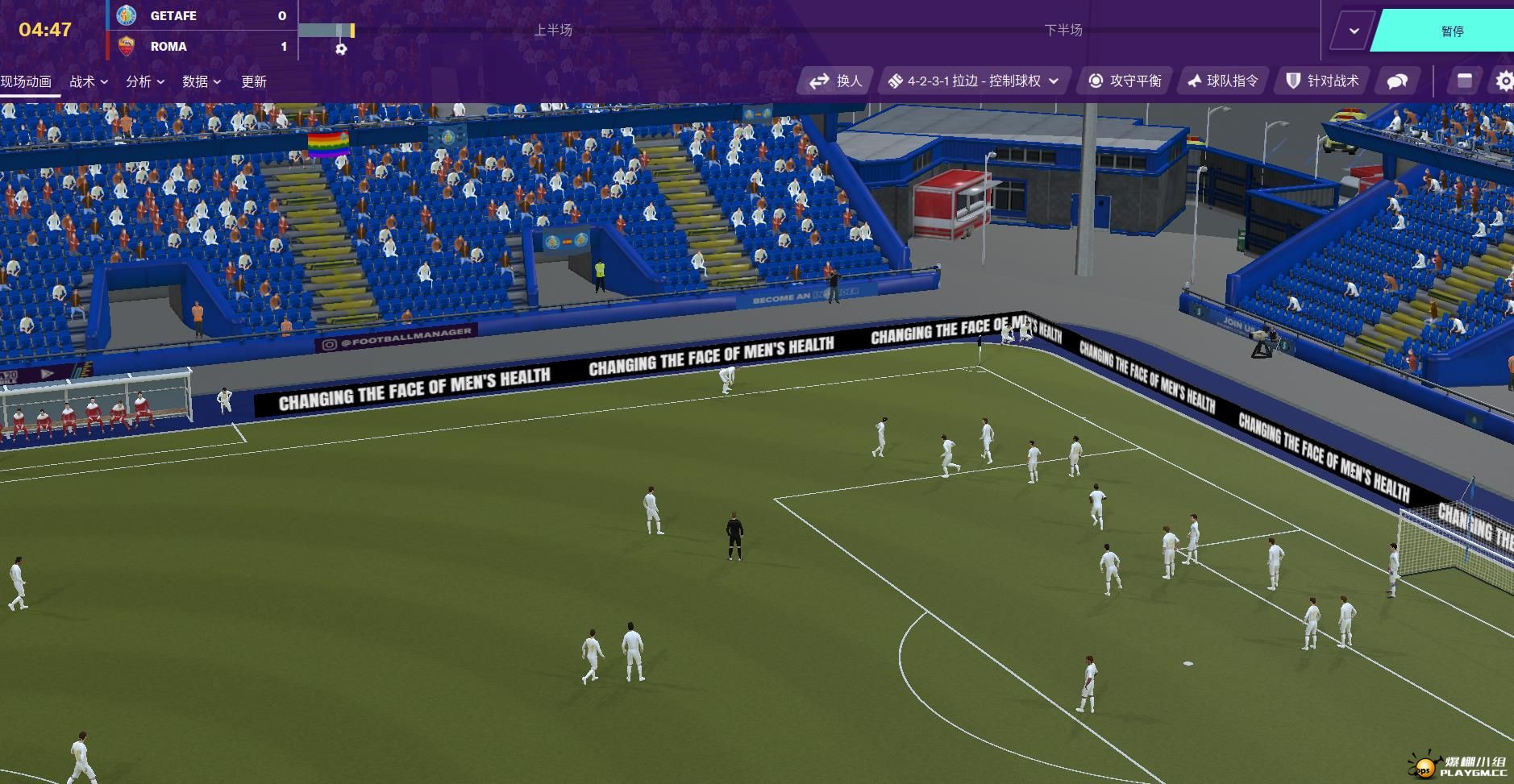Click the speech bubble shout icon
Viewport: 1514px width, 784px height.
coord(1397,81)
